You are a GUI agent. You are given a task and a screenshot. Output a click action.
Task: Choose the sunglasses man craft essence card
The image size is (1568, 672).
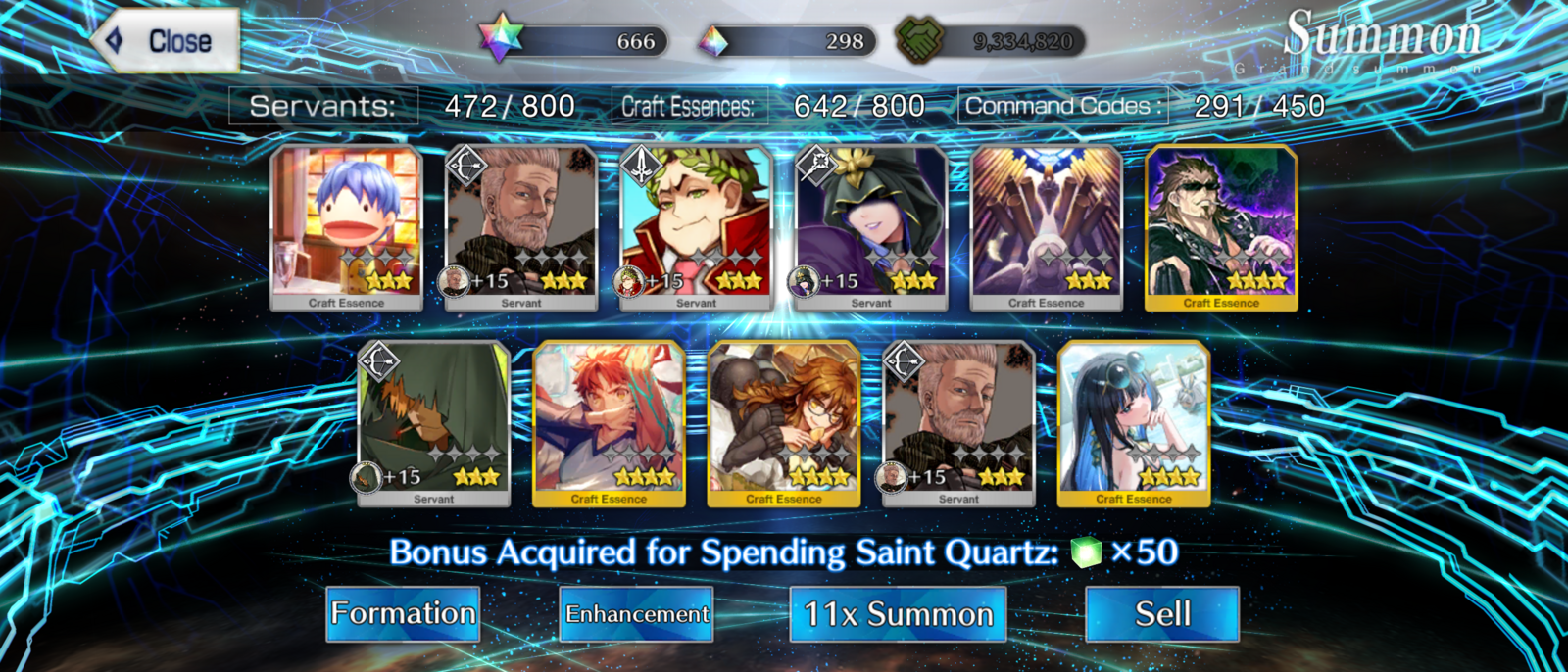(x=1221, y=227)
